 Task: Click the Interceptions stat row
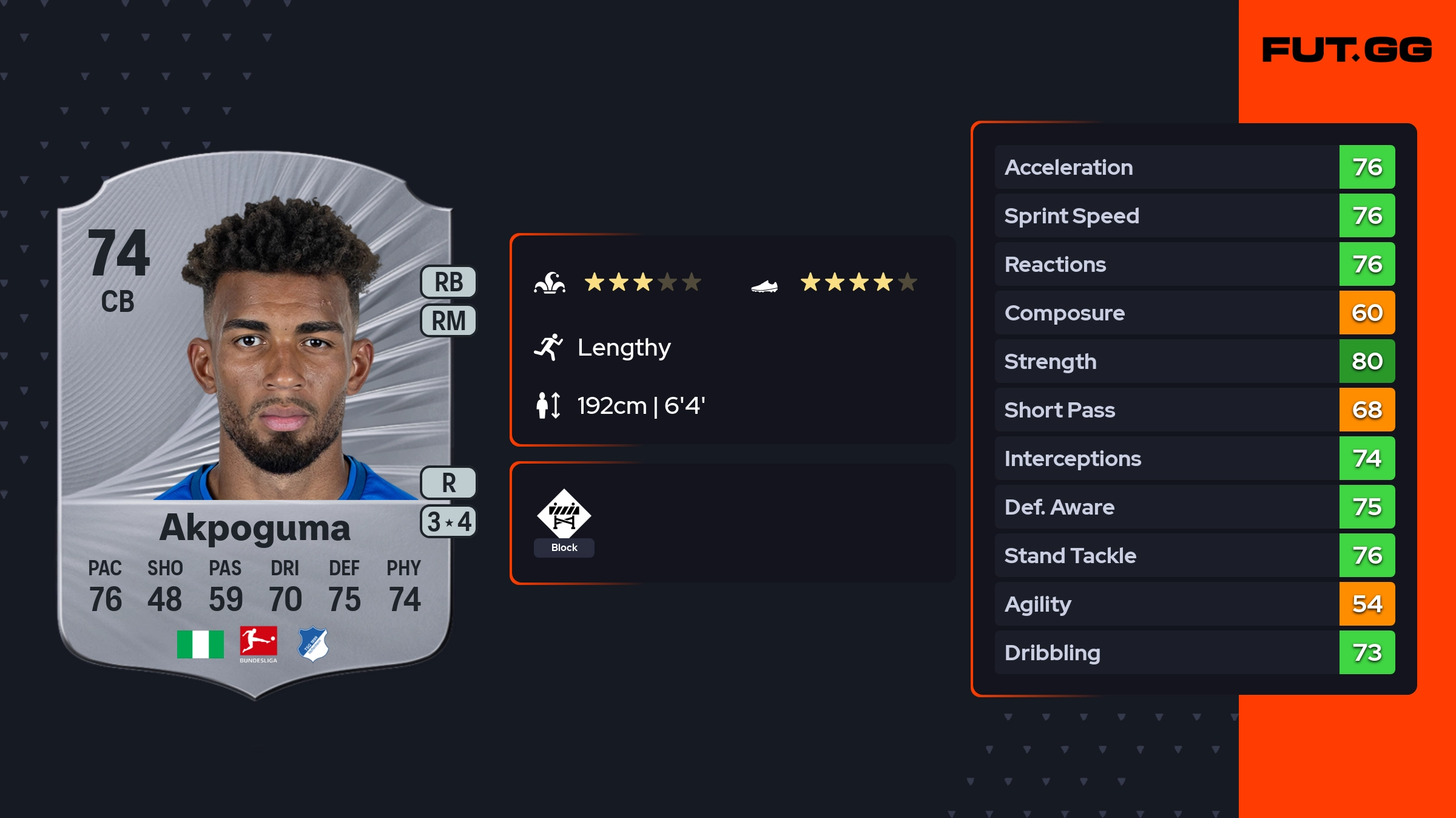pos(1194,458)
